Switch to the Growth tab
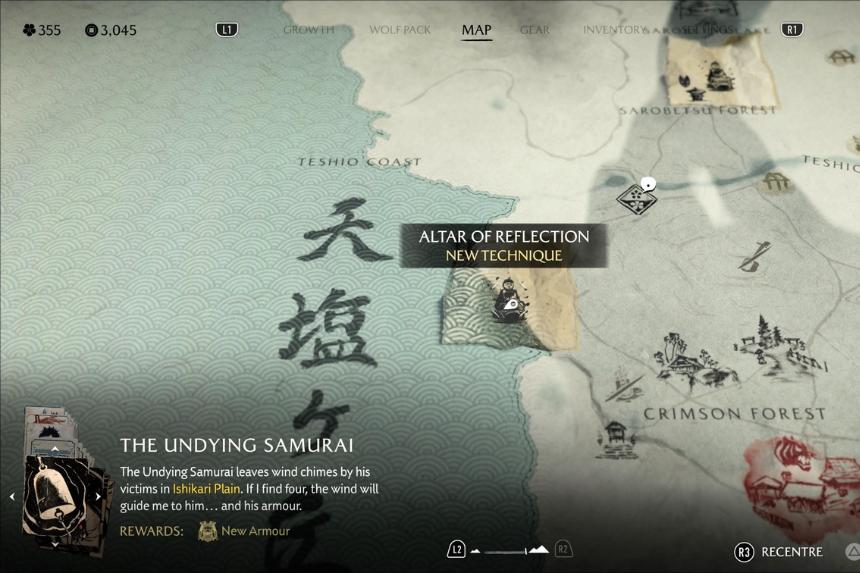The height and width of the screenshot is (573, 860). tap(308, 30)
